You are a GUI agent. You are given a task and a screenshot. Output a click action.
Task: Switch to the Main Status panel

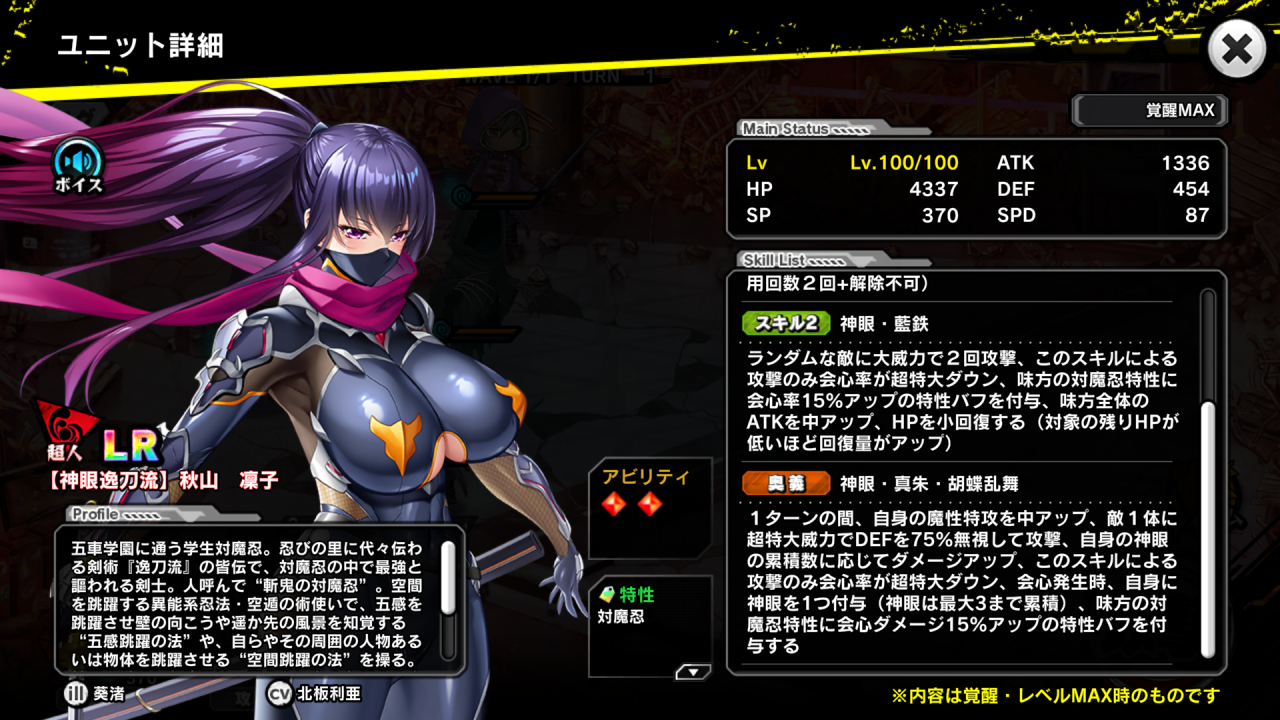pyautogui.click(x=785, y=130)
